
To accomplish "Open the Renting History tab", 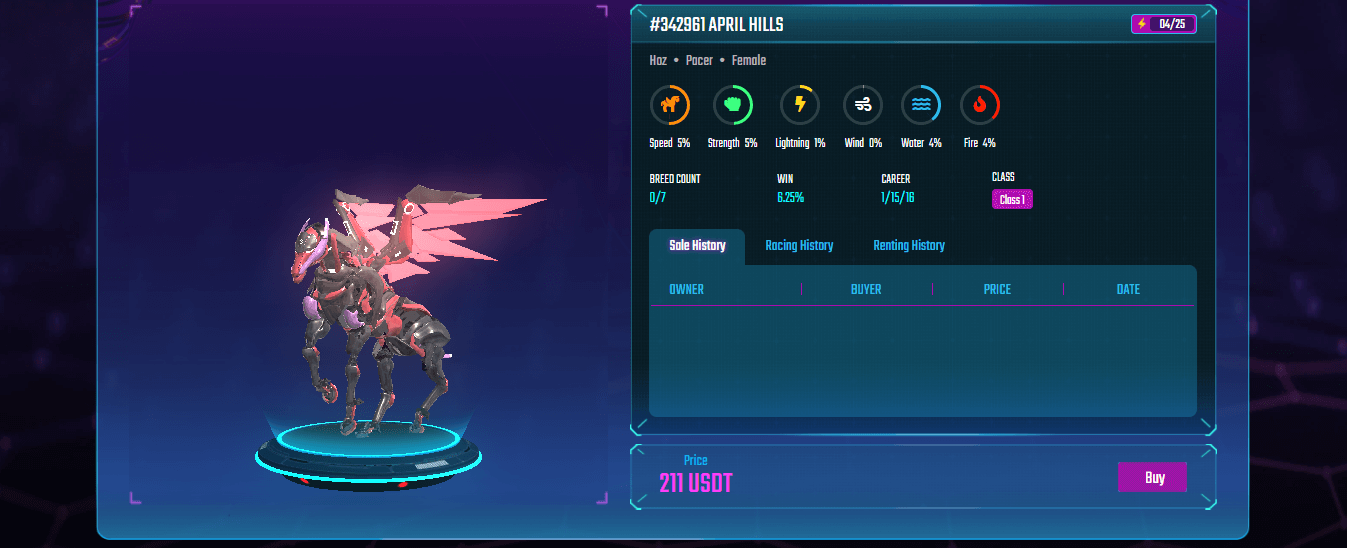I will pyautogui.click(x=908, y=246).
